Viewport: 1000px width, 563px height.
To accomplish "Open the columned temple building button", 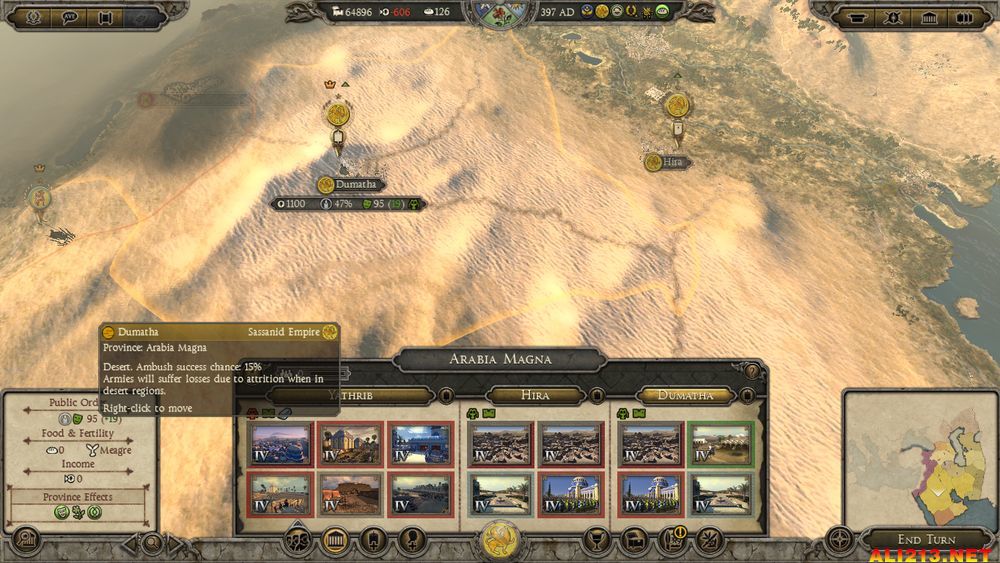I will click(x=335, y=540).
